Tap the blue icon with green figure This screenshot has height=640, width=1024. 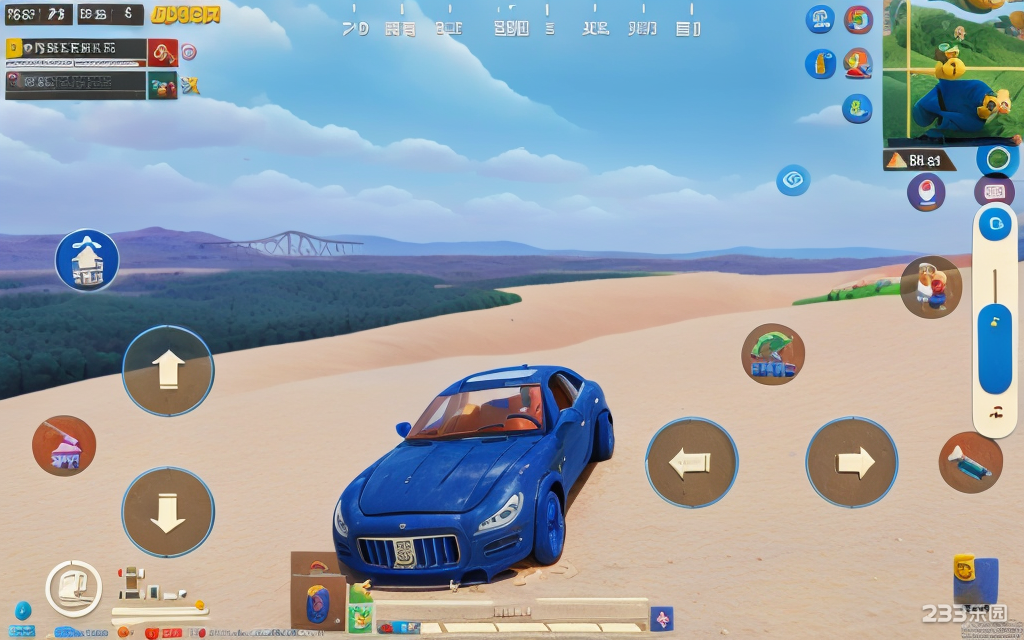tap(857, 108)
